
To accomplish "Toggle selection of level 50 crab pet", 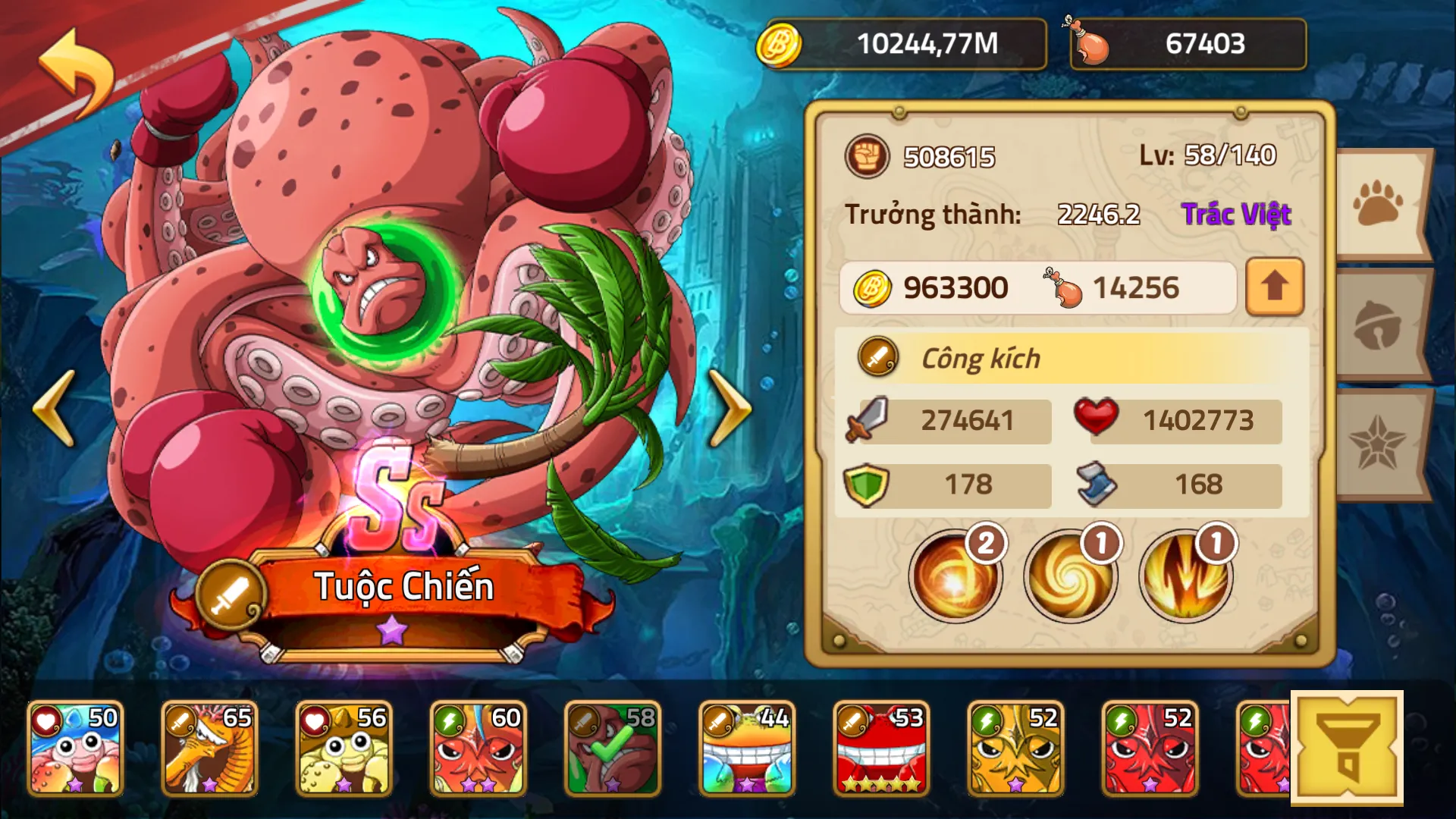I will click(x=76, y=747).
